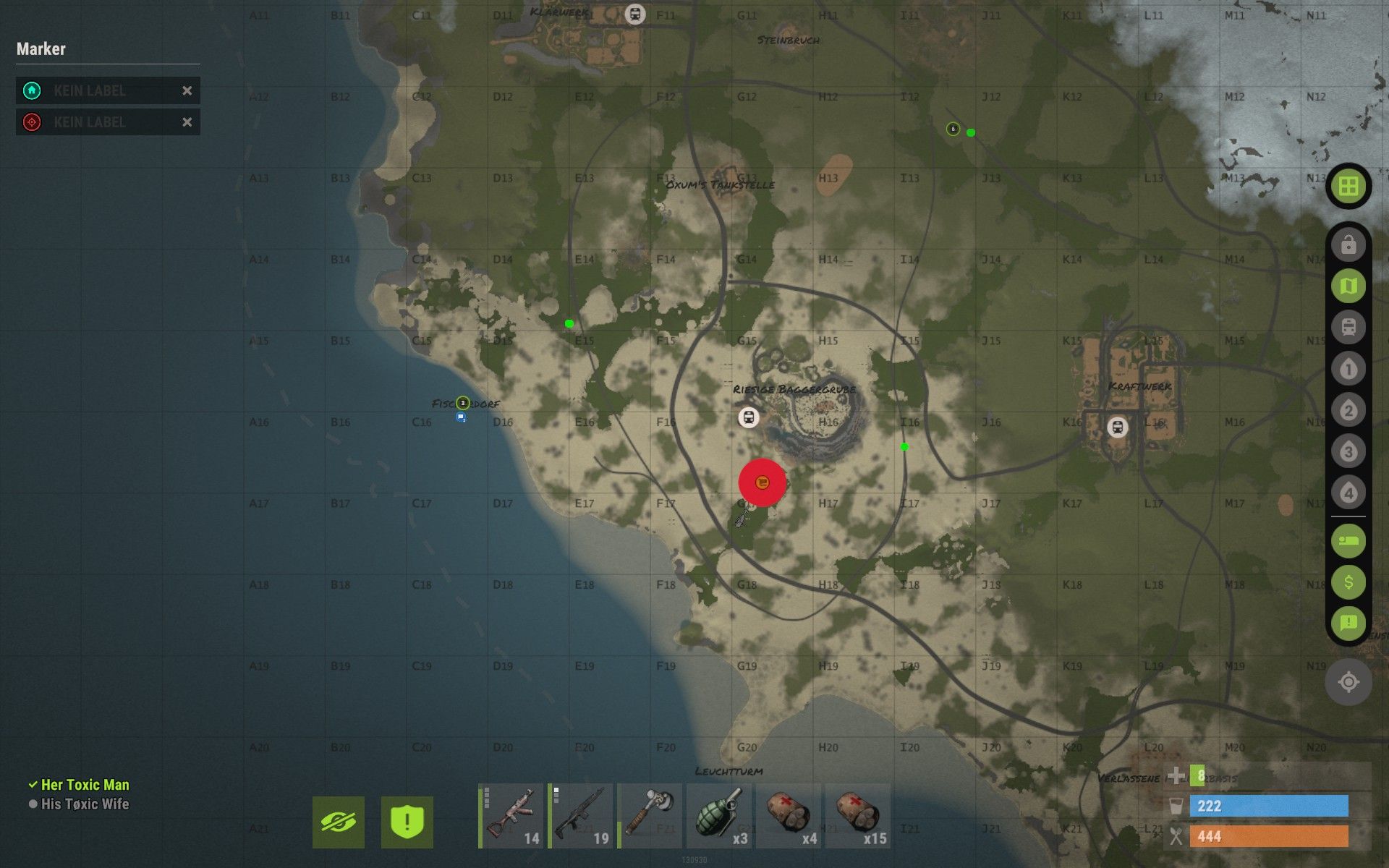Click the padlock icon on the map sidebar
This screenshot has height=868, width=1389.
[1348, 245]
